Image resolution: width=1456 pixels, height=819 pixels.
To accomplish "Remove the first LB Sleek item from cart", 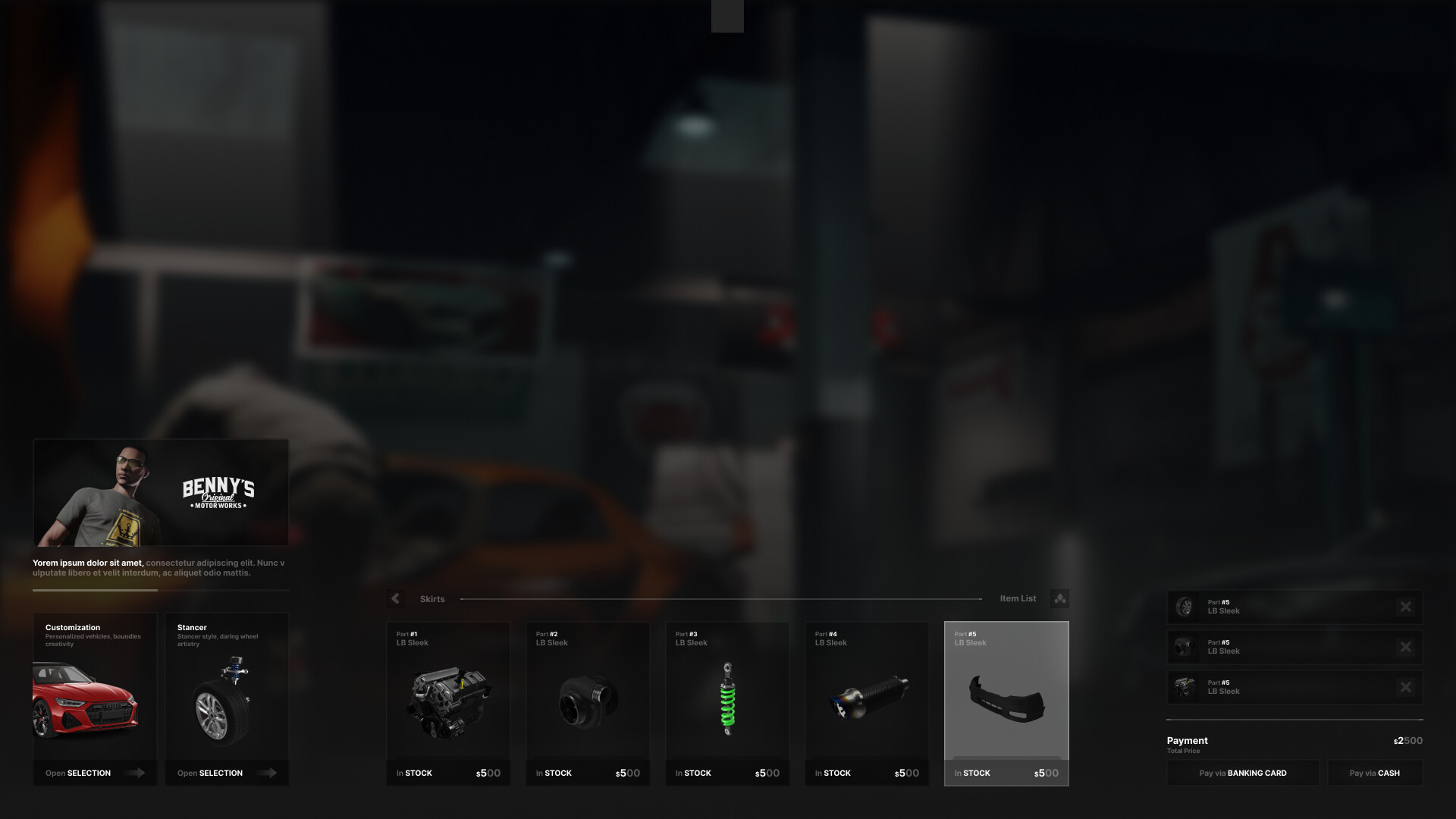I will tap(1405, 606).
